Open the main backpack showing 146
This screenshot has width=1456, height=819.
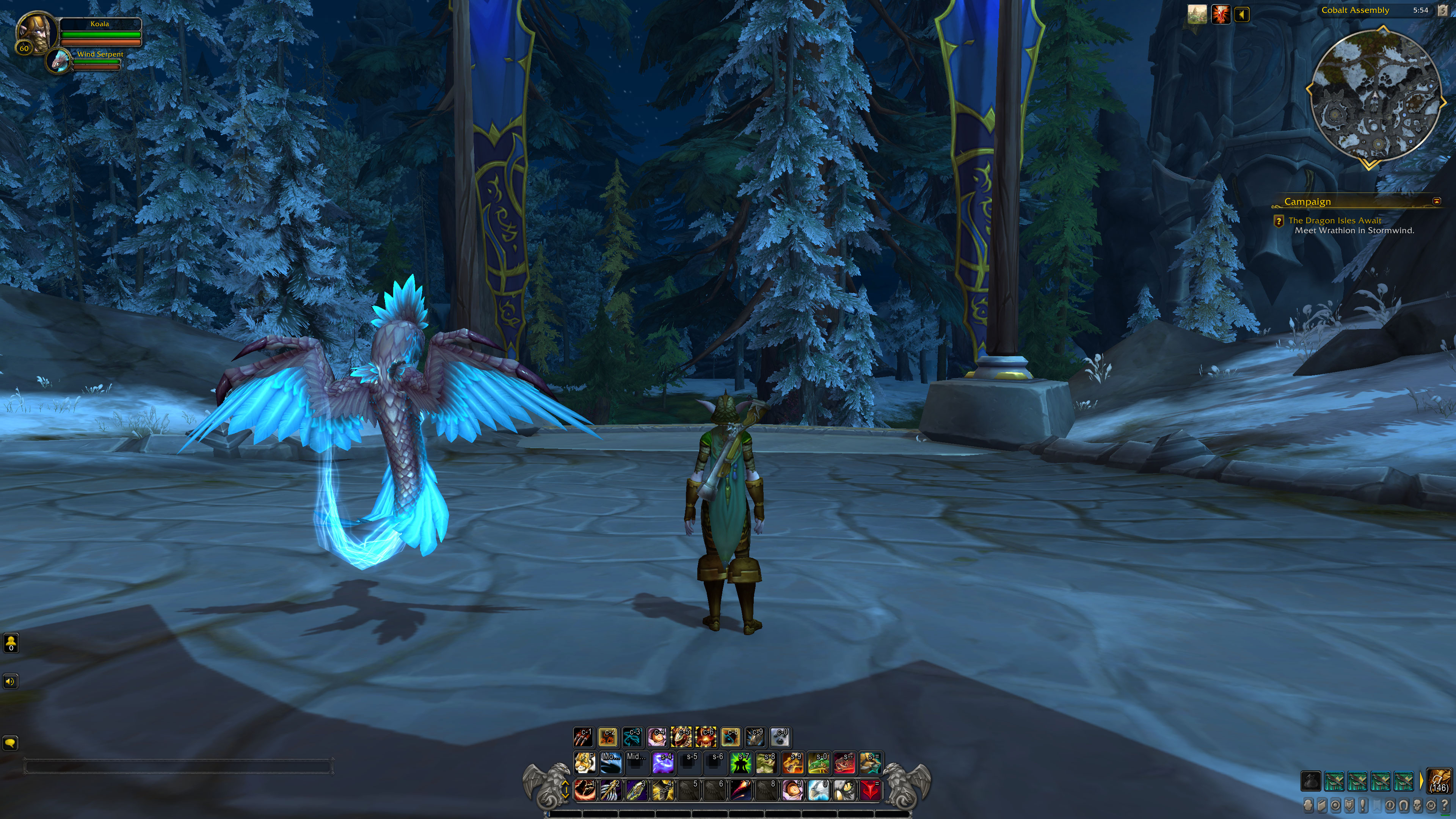1439,781
